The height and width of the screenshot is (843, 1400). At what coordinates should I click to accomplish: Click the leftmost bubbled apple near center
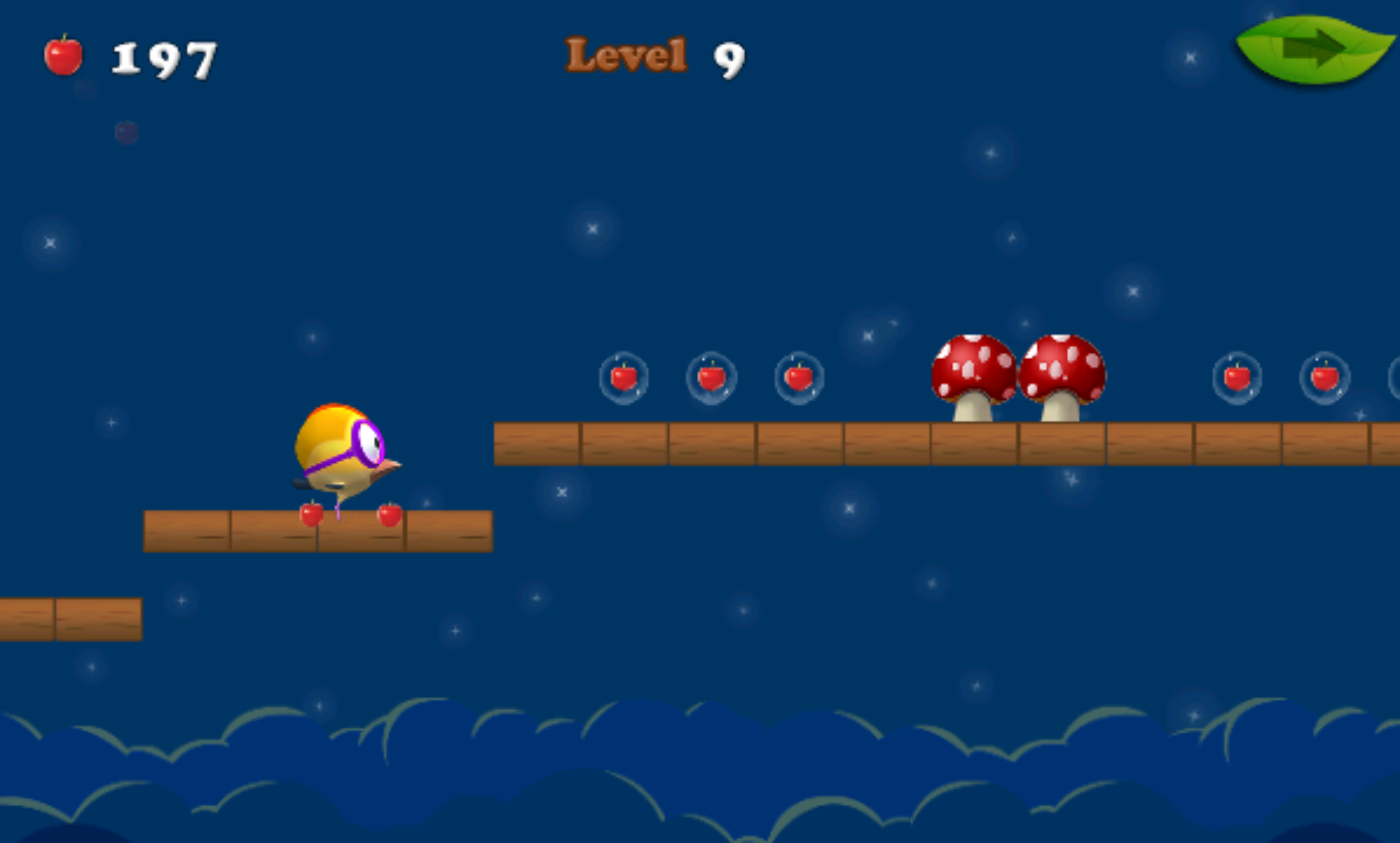pyautogui.click(x=624, y=378)
